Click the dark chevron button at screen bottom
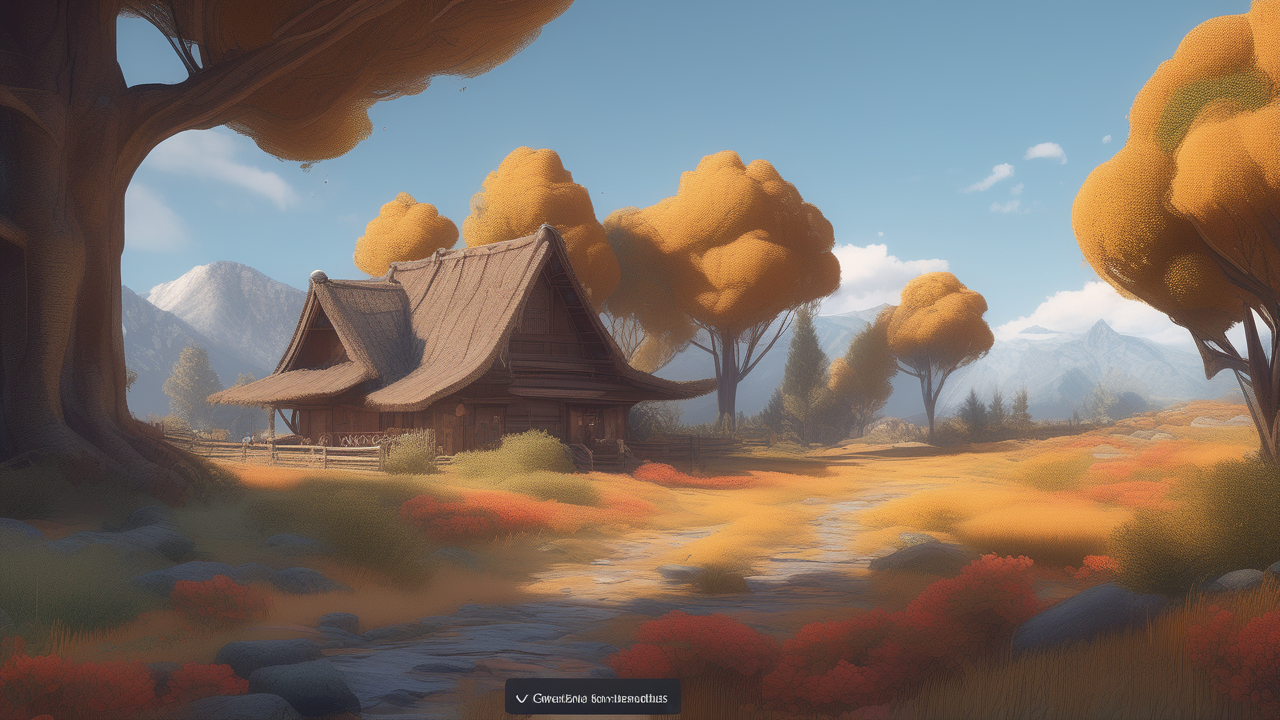This screenshot has height=720, width=1280. [x=592, y=697]
